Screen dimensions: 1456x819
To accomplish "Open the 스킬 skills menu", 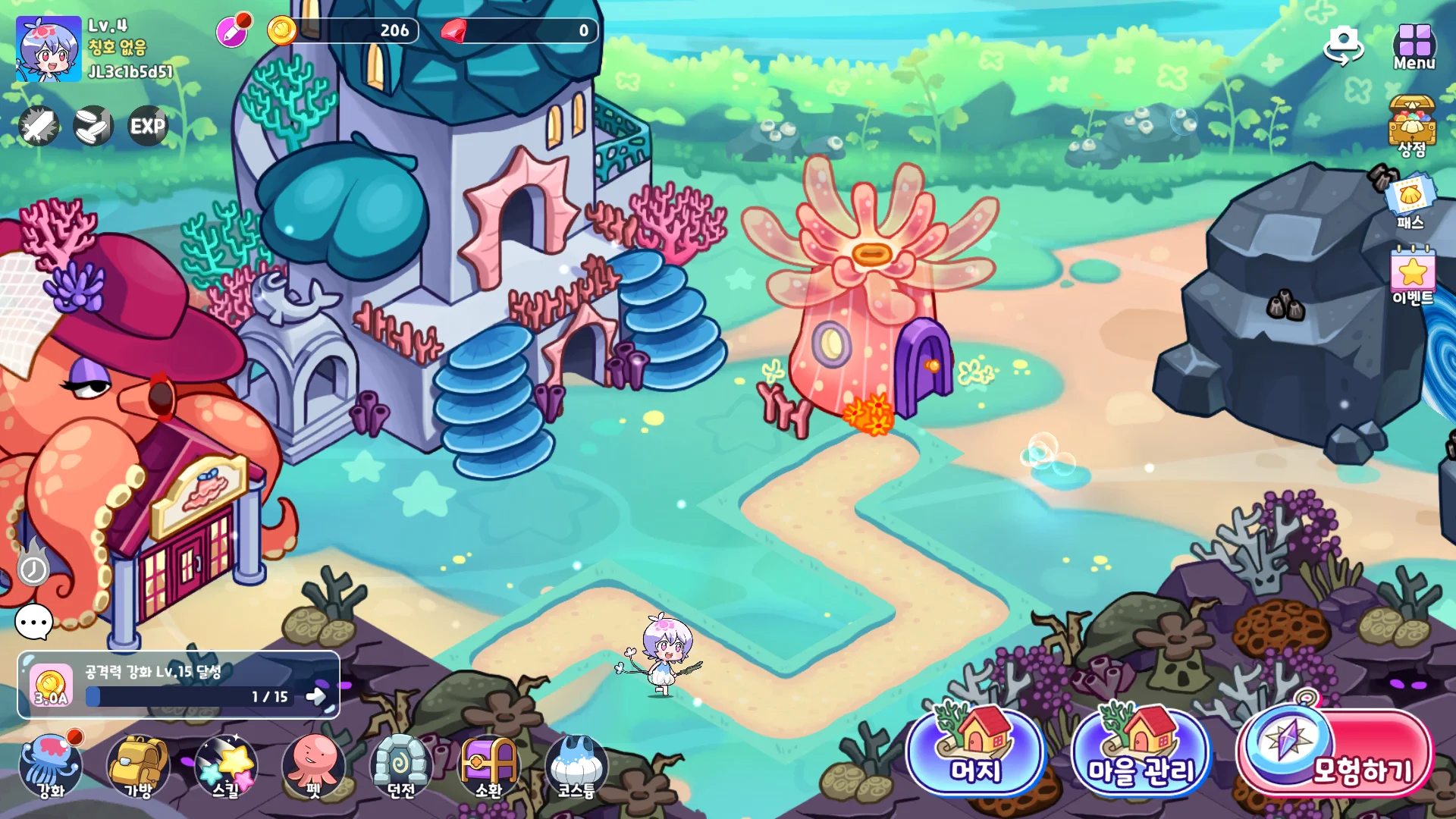I will (x=226, y=766).
